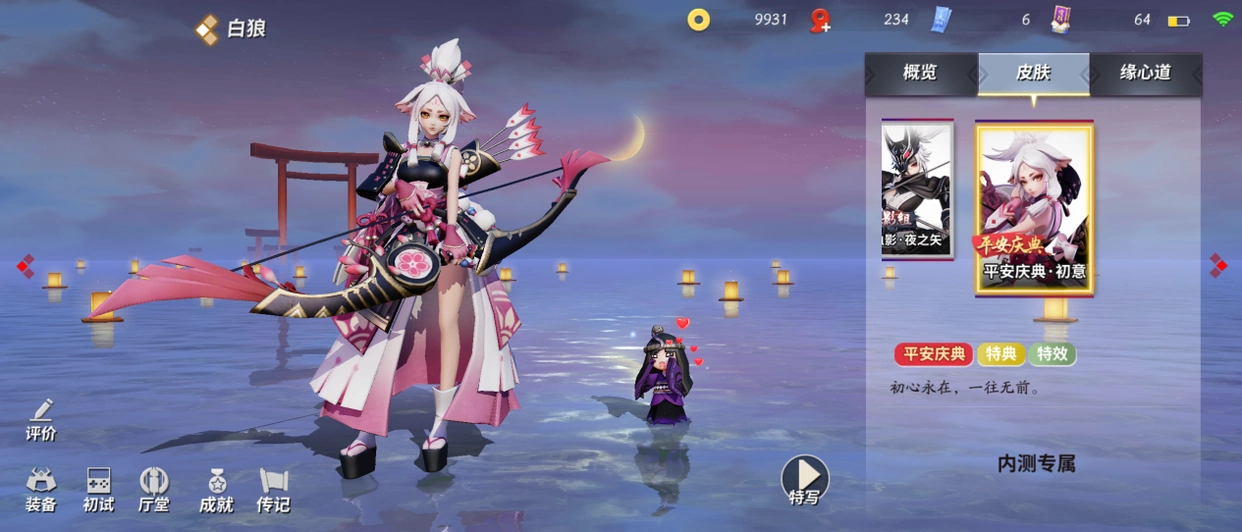Open the 厅堂 hall section
1242x532 pixels.
pos(154,490)
